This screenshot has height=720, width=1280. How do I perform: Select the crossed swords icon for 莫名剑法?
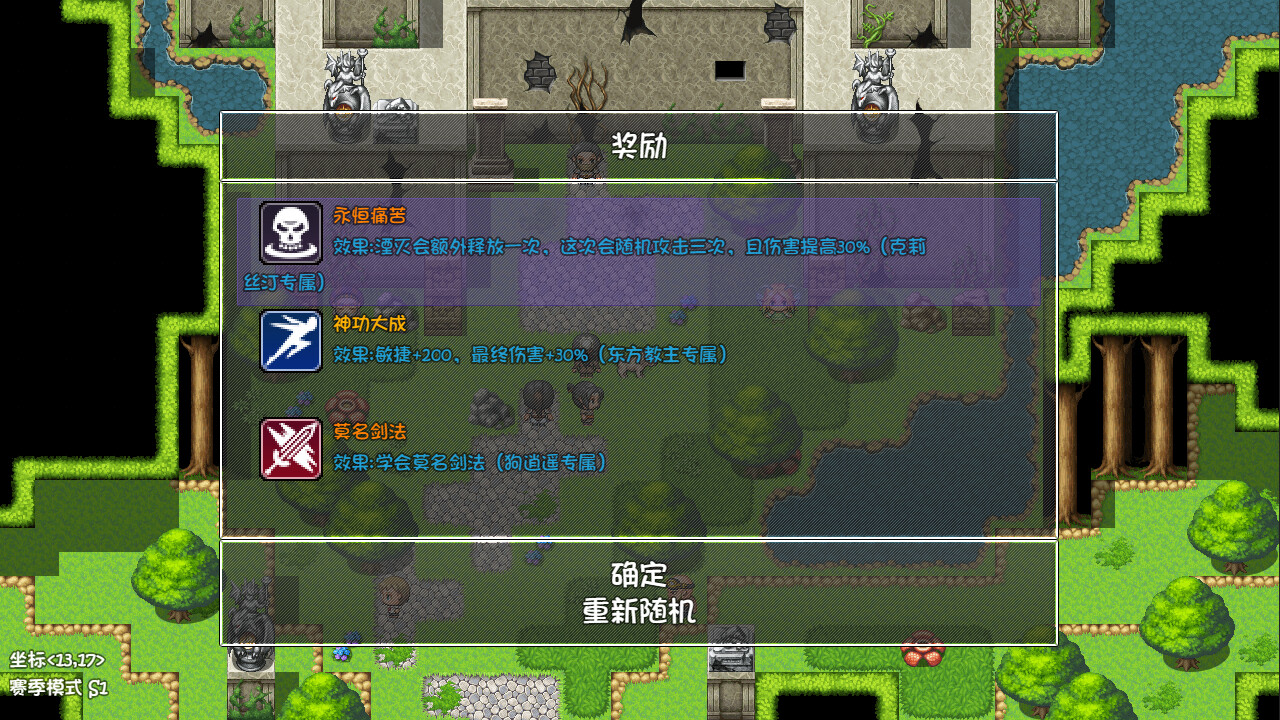[289, 448]
